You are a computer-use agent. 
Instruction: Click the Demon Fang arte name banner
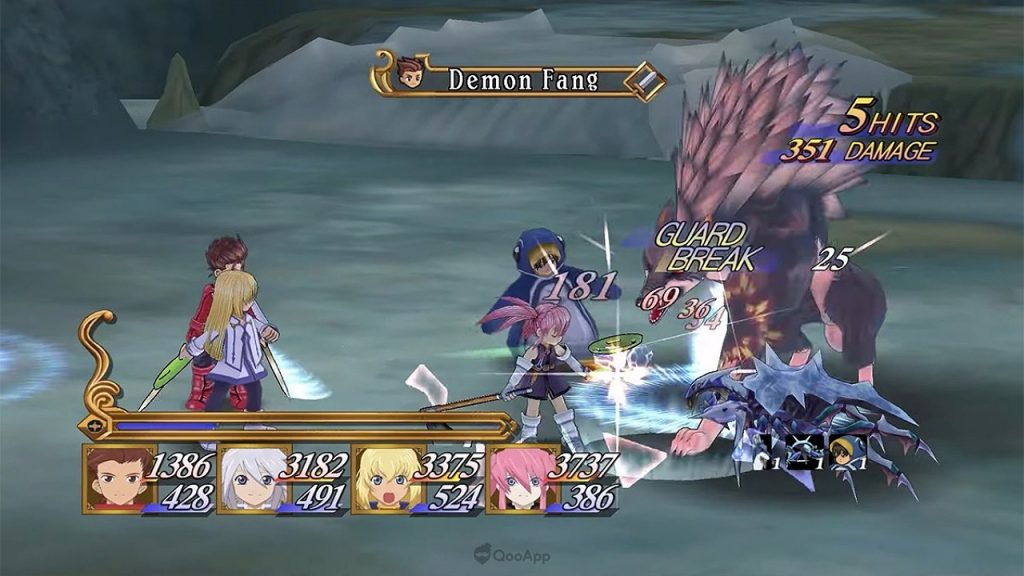tap(518, 80)
